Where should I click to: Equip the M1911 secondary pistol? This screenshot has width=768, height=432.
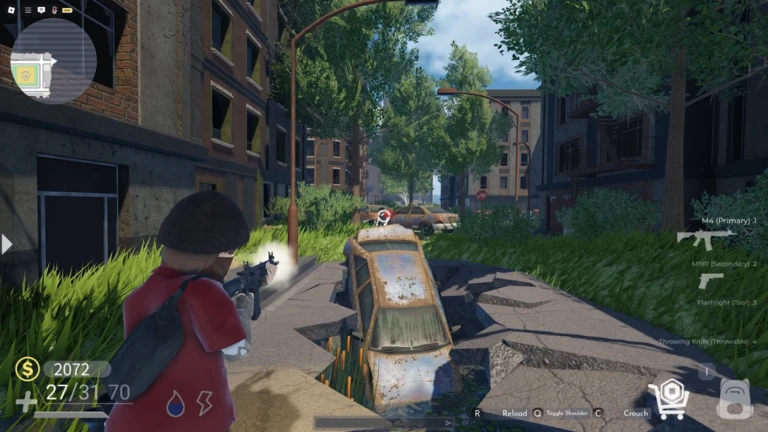pyautogui.click(x=710, y=281)
